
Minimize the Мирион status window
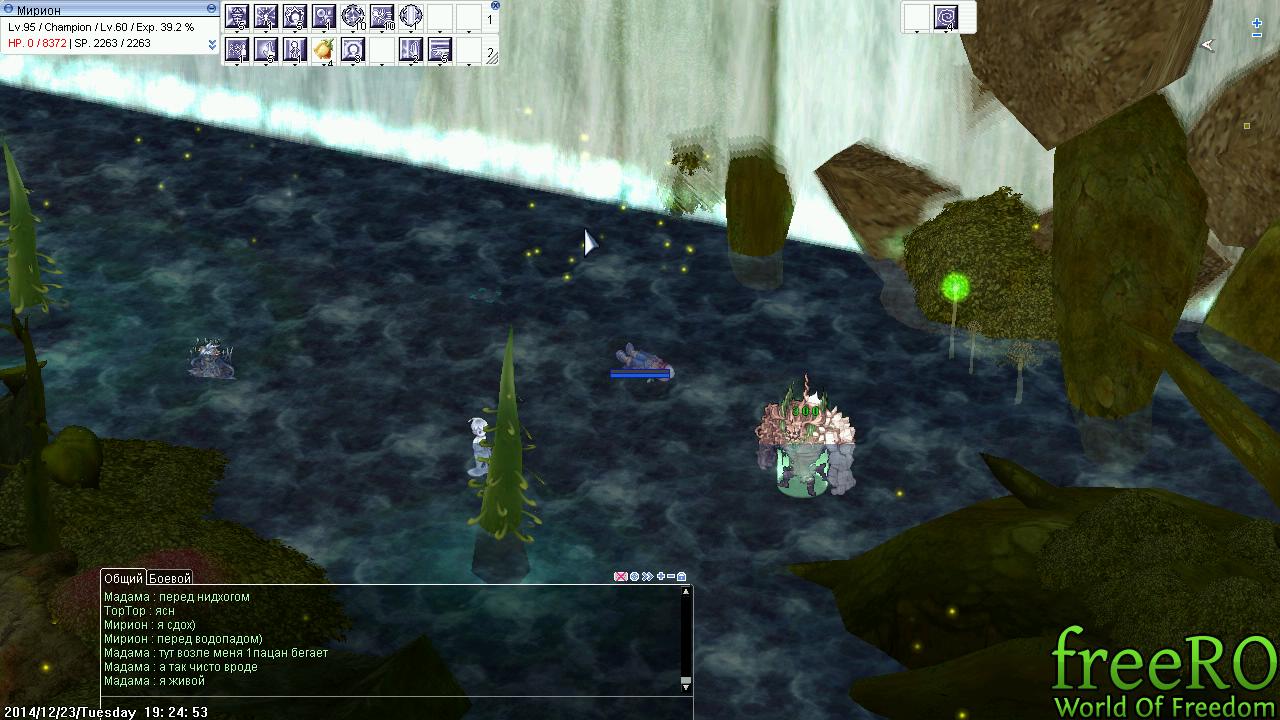(x=211, y=9)
